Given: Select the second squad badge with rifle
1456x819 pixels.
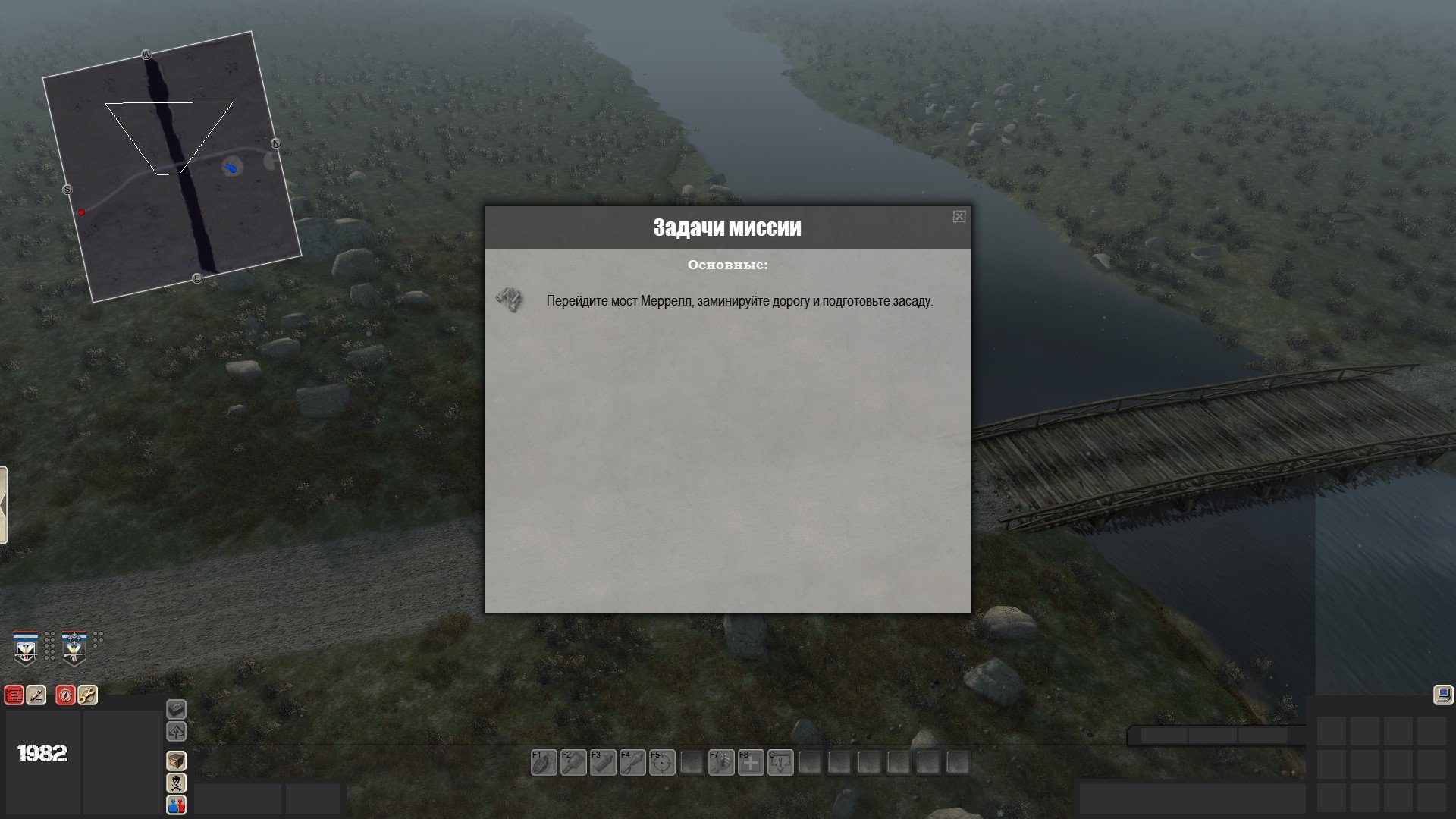Looking at the screenshot, I should pos(74,648).
